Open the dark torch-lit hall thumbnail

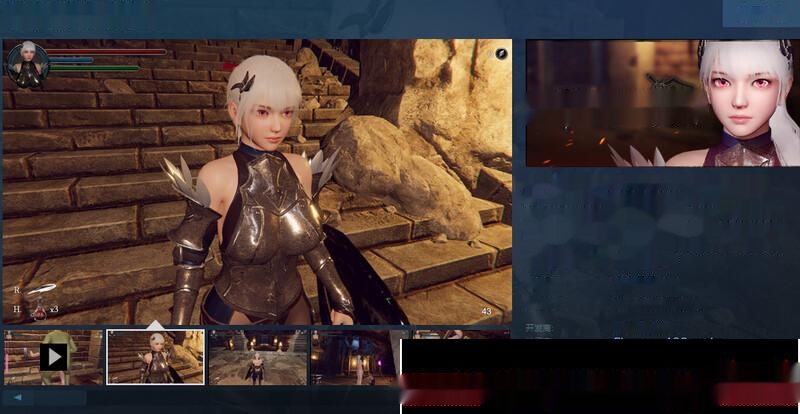(x=360, y=357)
